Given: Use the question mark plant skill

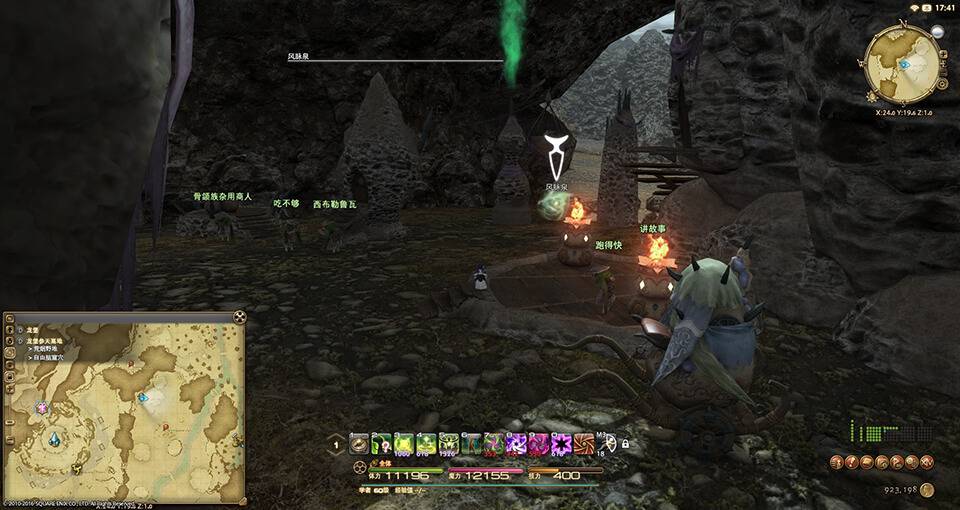Looking at the screenshot, I should [x=381, y=444].
